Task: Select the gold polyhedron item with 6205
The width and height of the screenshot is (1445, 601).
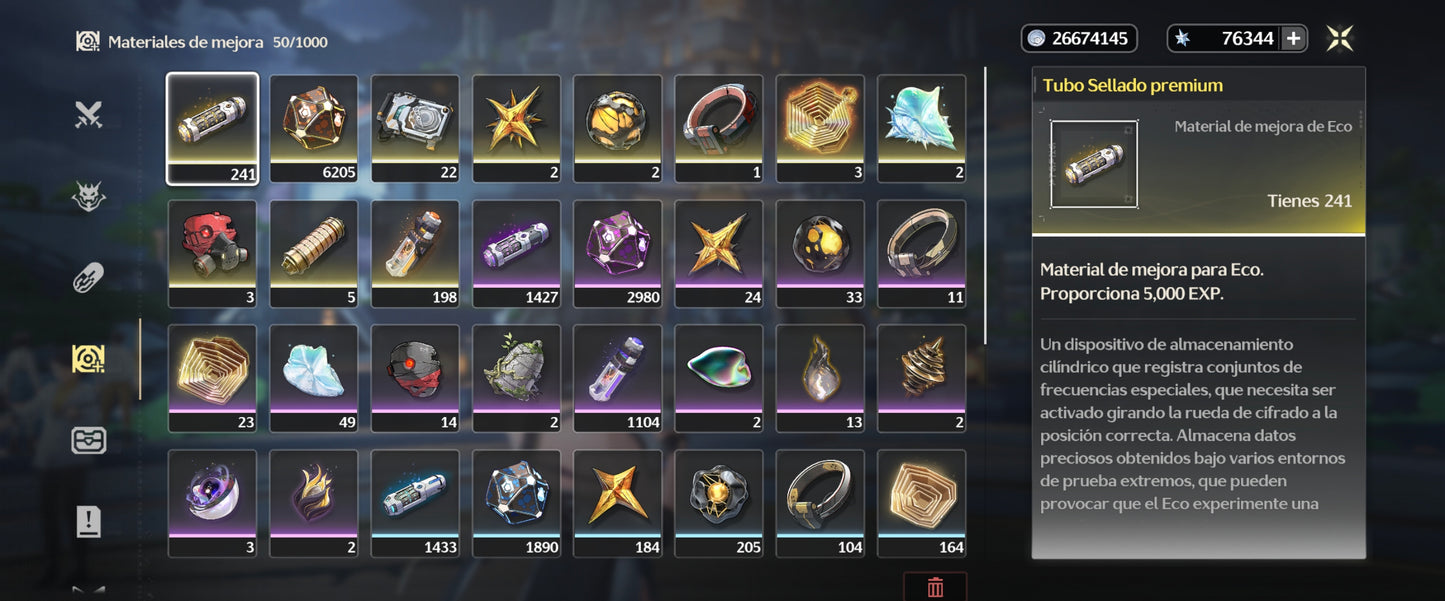Action: [314, 128]
